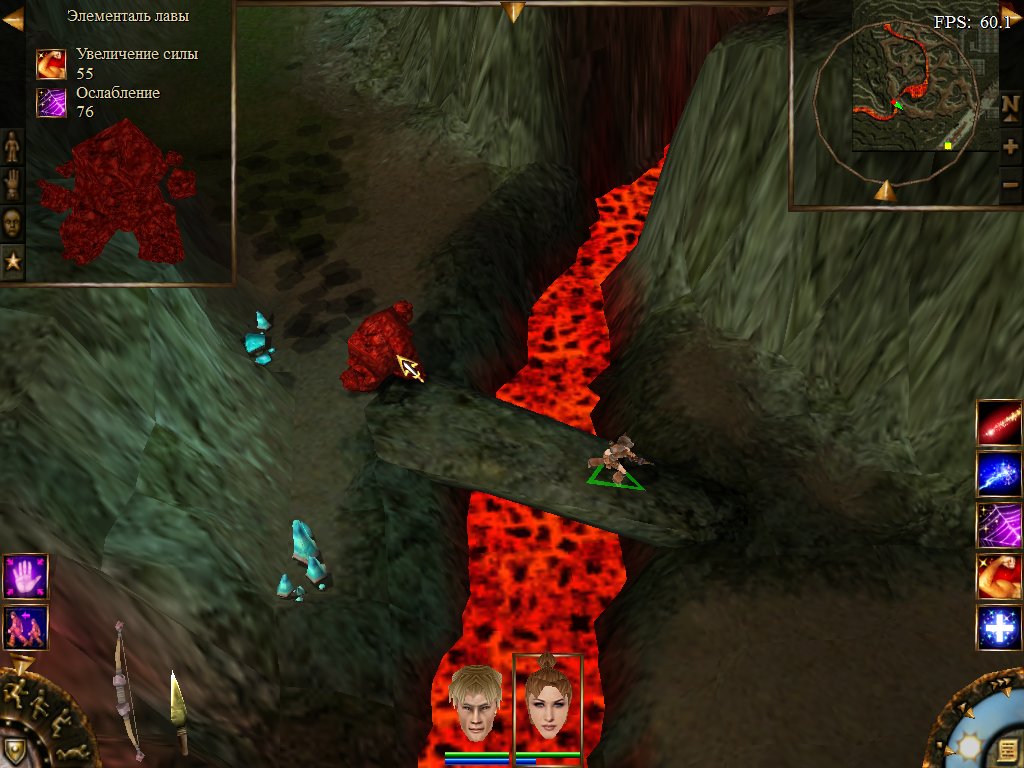The height and width of the screenshot is (768, 1024).
Task: Cast the blue cross healing spell
Action: [x=999, y=628]
